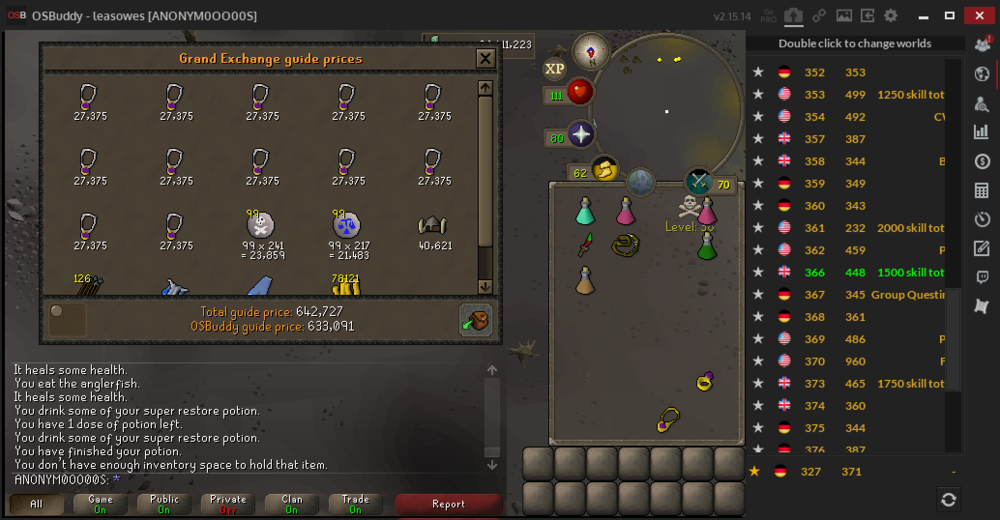Toggle the XP drops orb
Screen dimensions: 1000x520
click(x=554, y=68)
